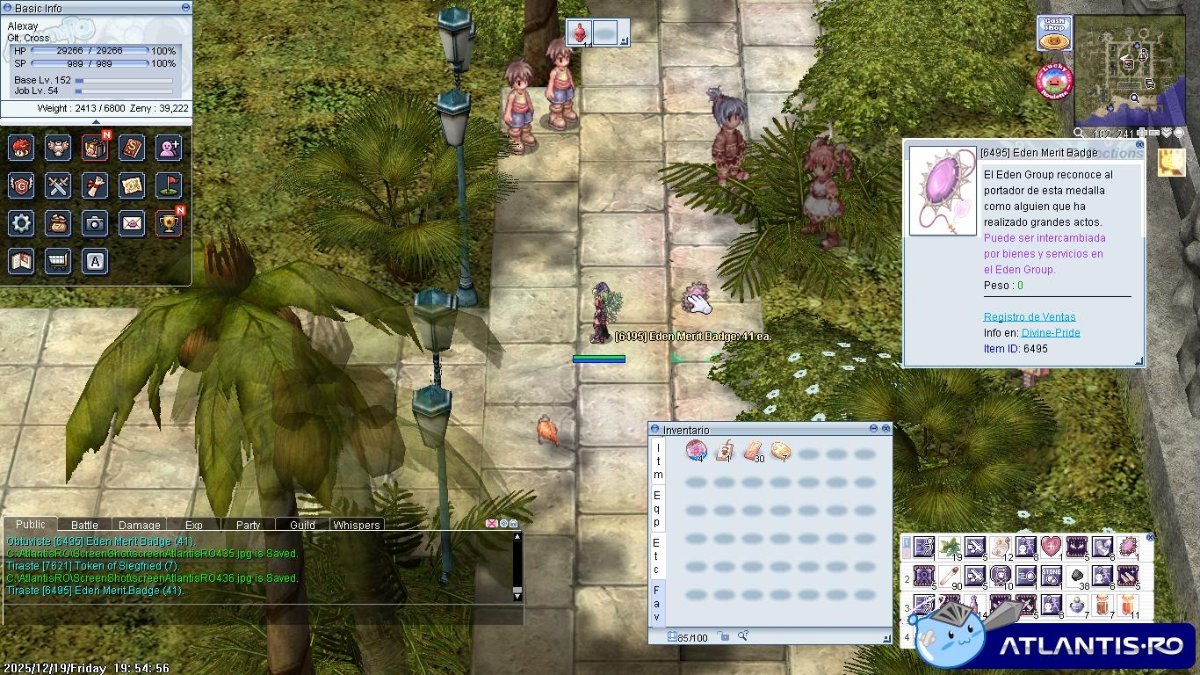Click the crossed swords battle icon
This screenshot has width=1200, height=675.
[x=58, y=185]
